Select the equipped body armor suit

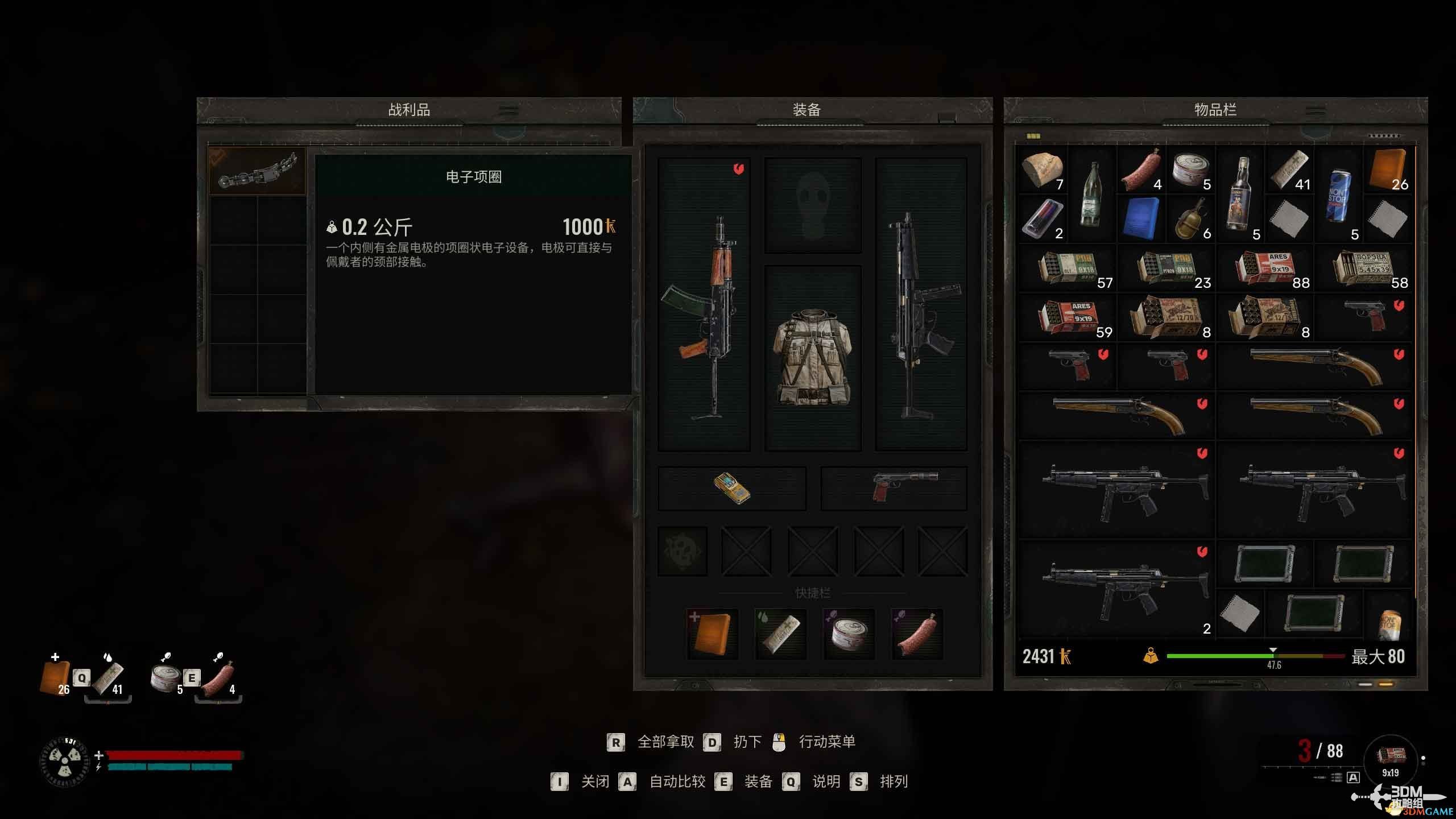813,358
